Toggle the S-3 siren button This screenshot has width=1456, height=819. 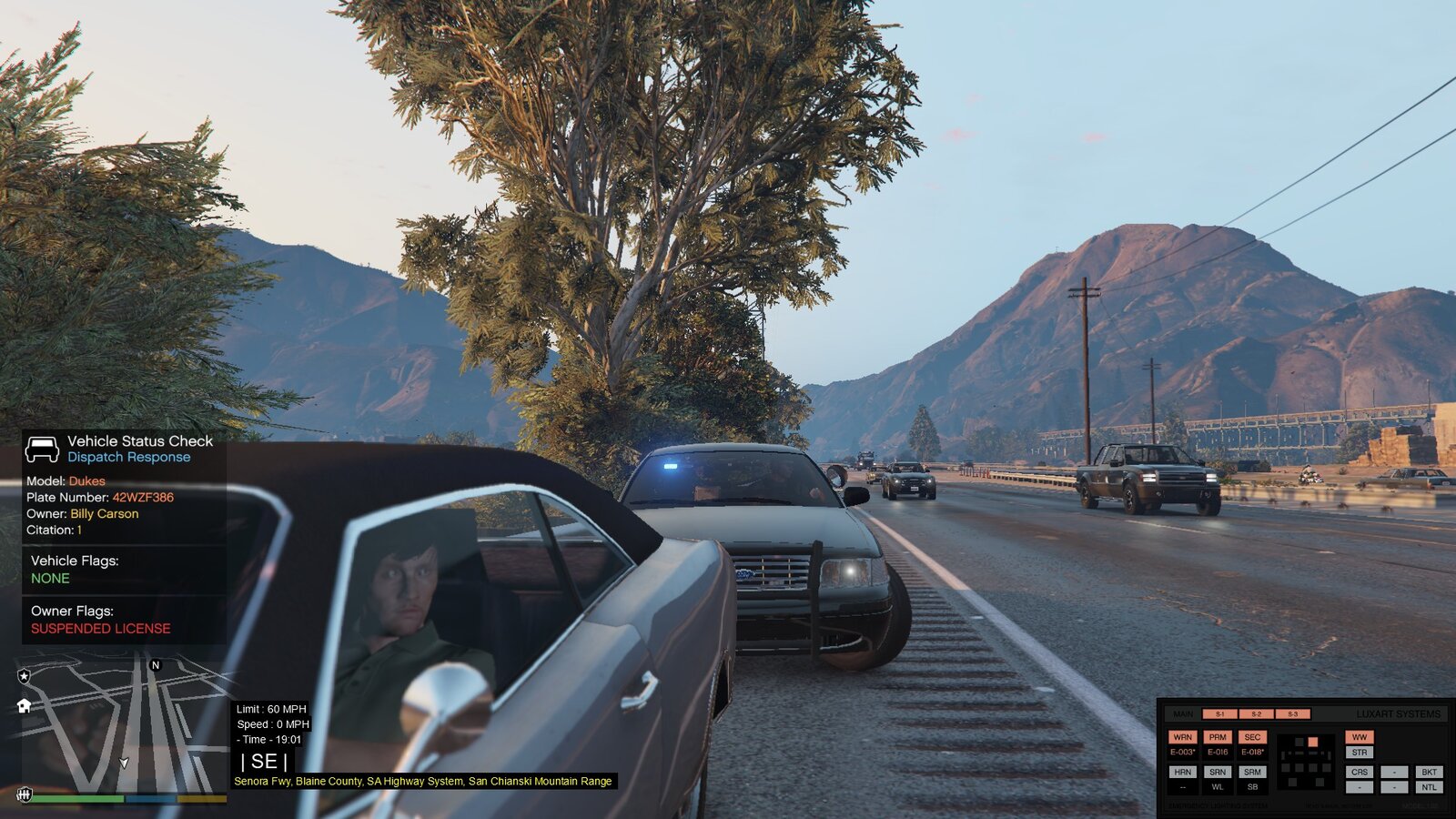point(1293,714)
